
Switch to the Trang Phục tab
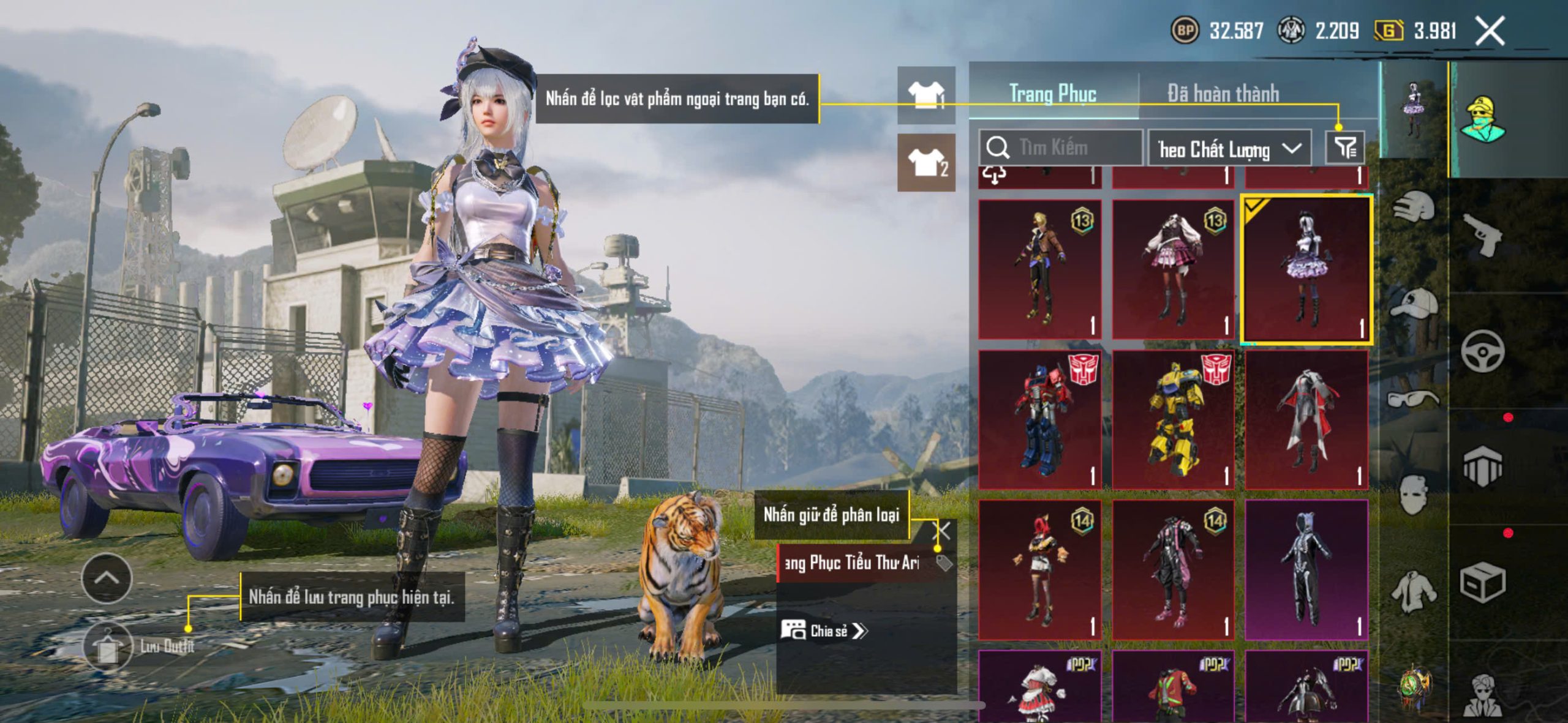(1052, 94)
